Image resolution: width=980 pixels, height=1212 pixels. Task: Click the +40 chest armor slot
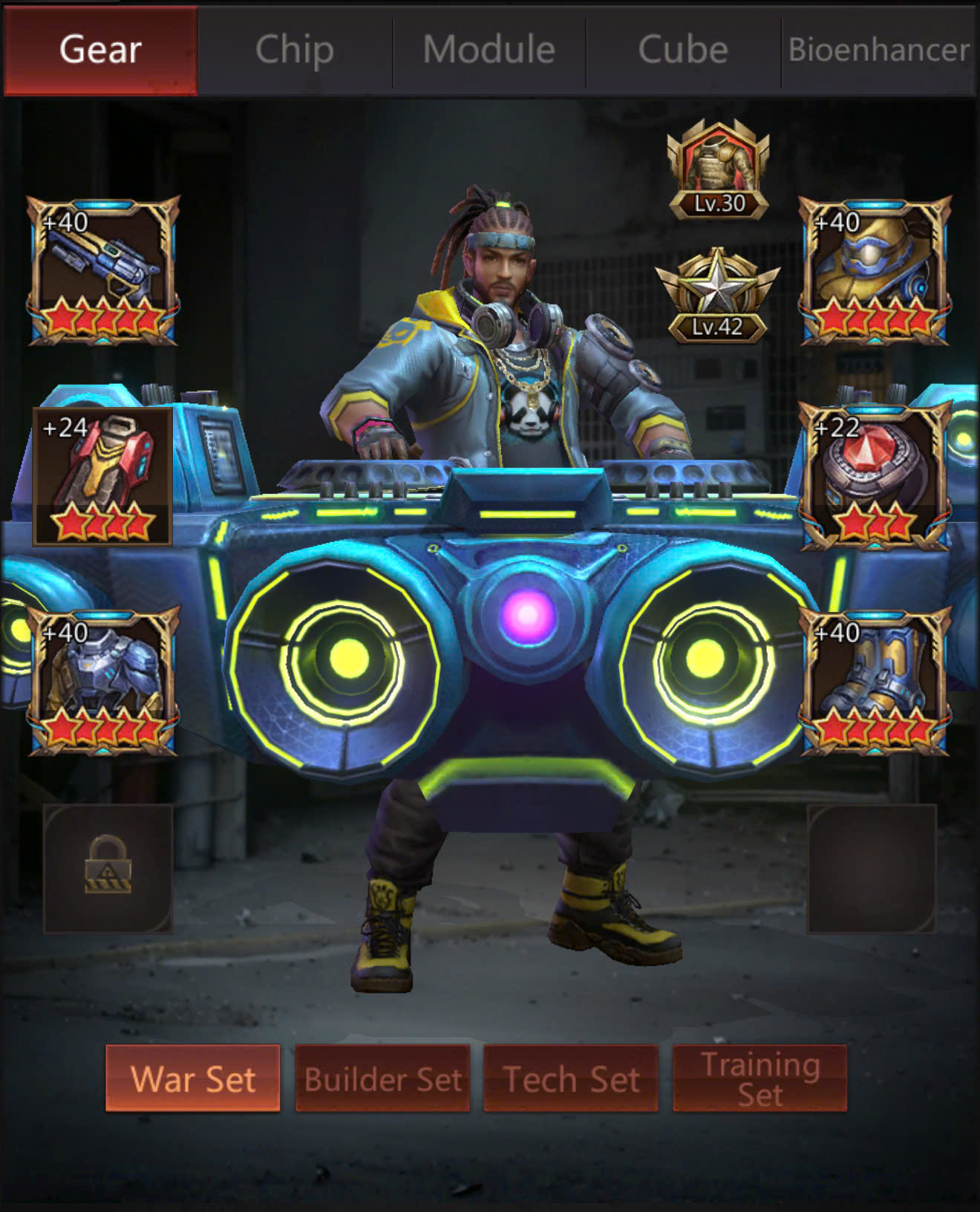pyautogui.click(x=103, y=681)
